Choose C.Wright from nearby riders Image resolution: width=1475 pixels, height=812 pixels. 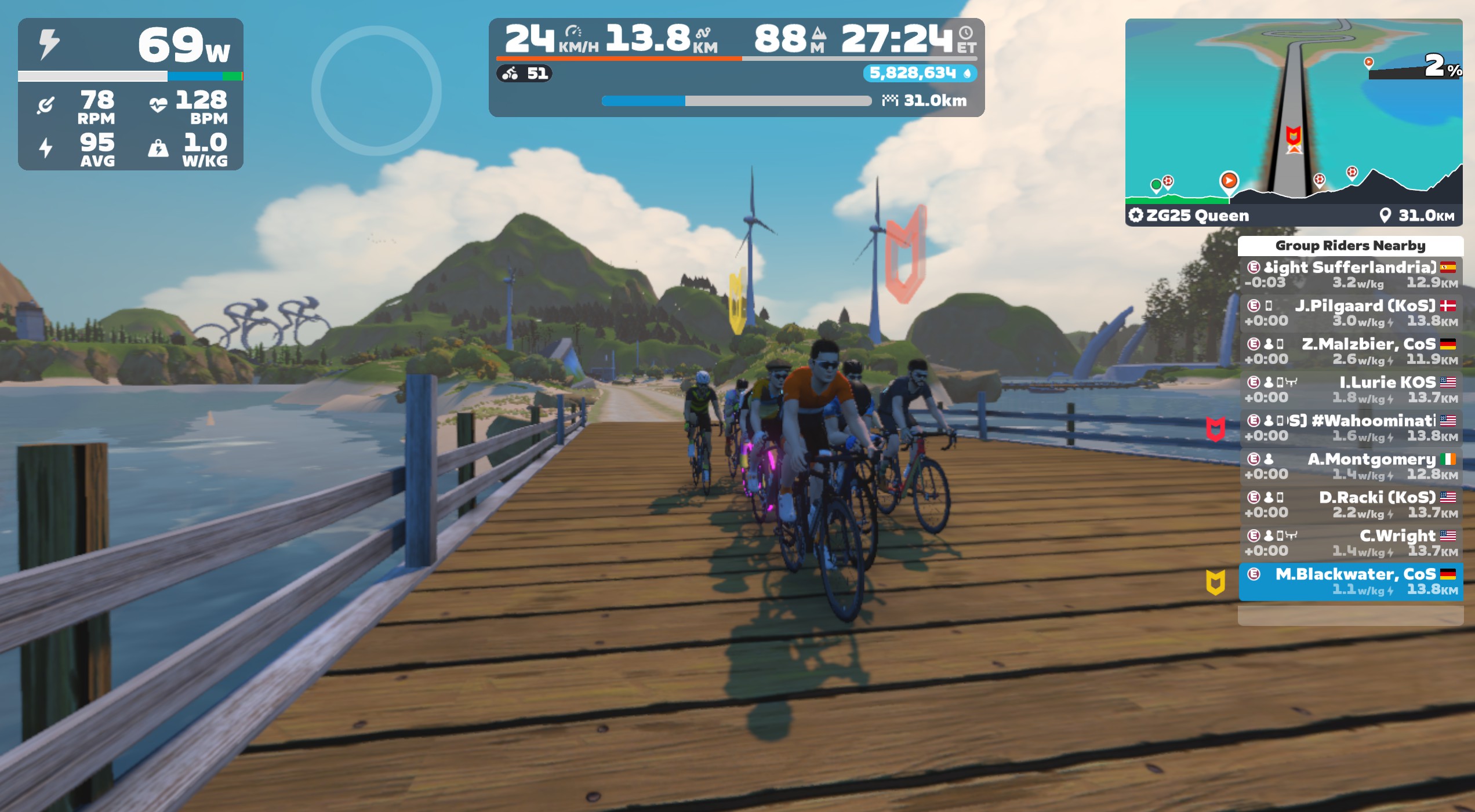1350,542
